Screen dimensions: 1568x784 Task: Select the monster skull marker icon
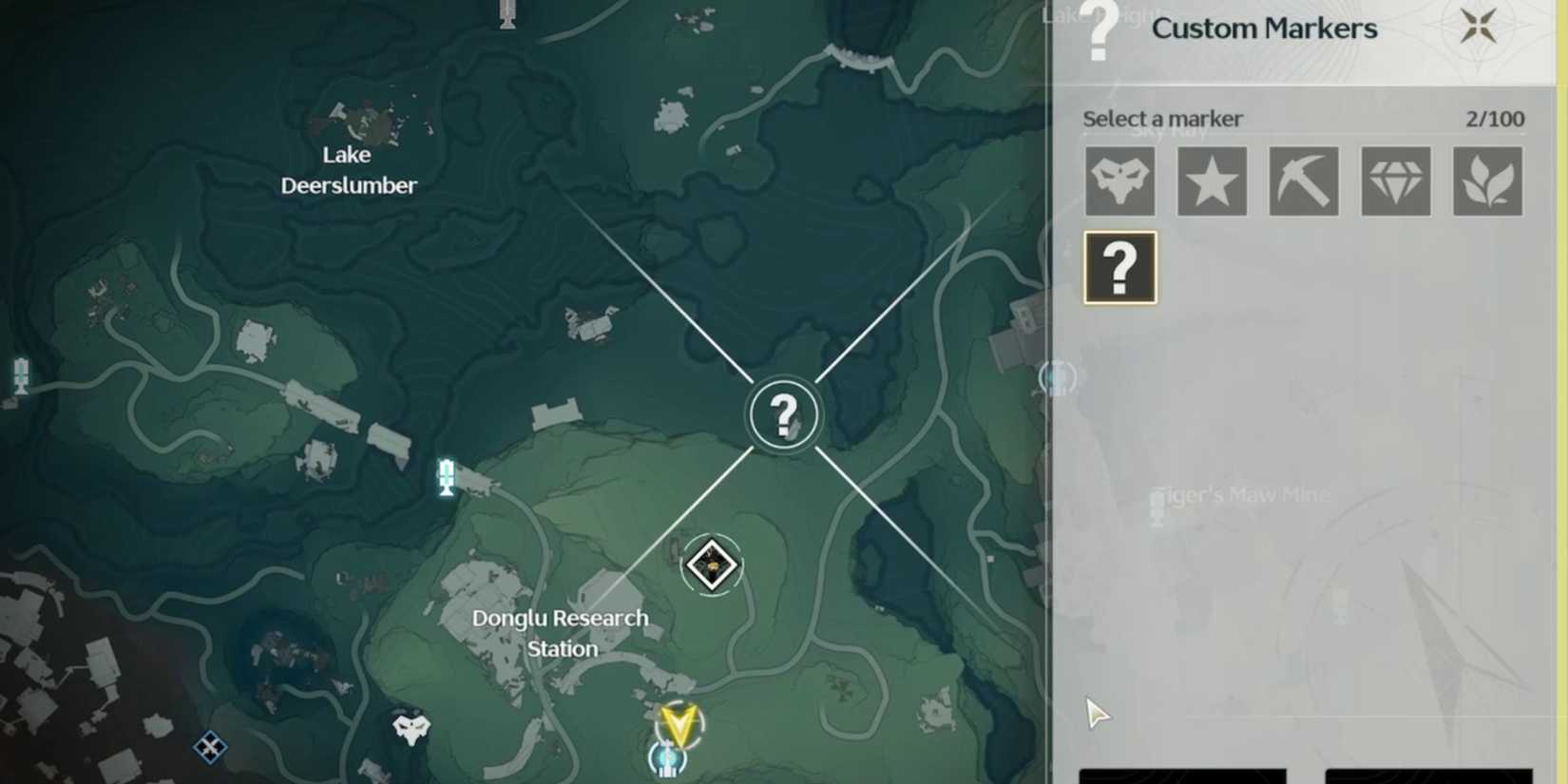point(1119,181)
